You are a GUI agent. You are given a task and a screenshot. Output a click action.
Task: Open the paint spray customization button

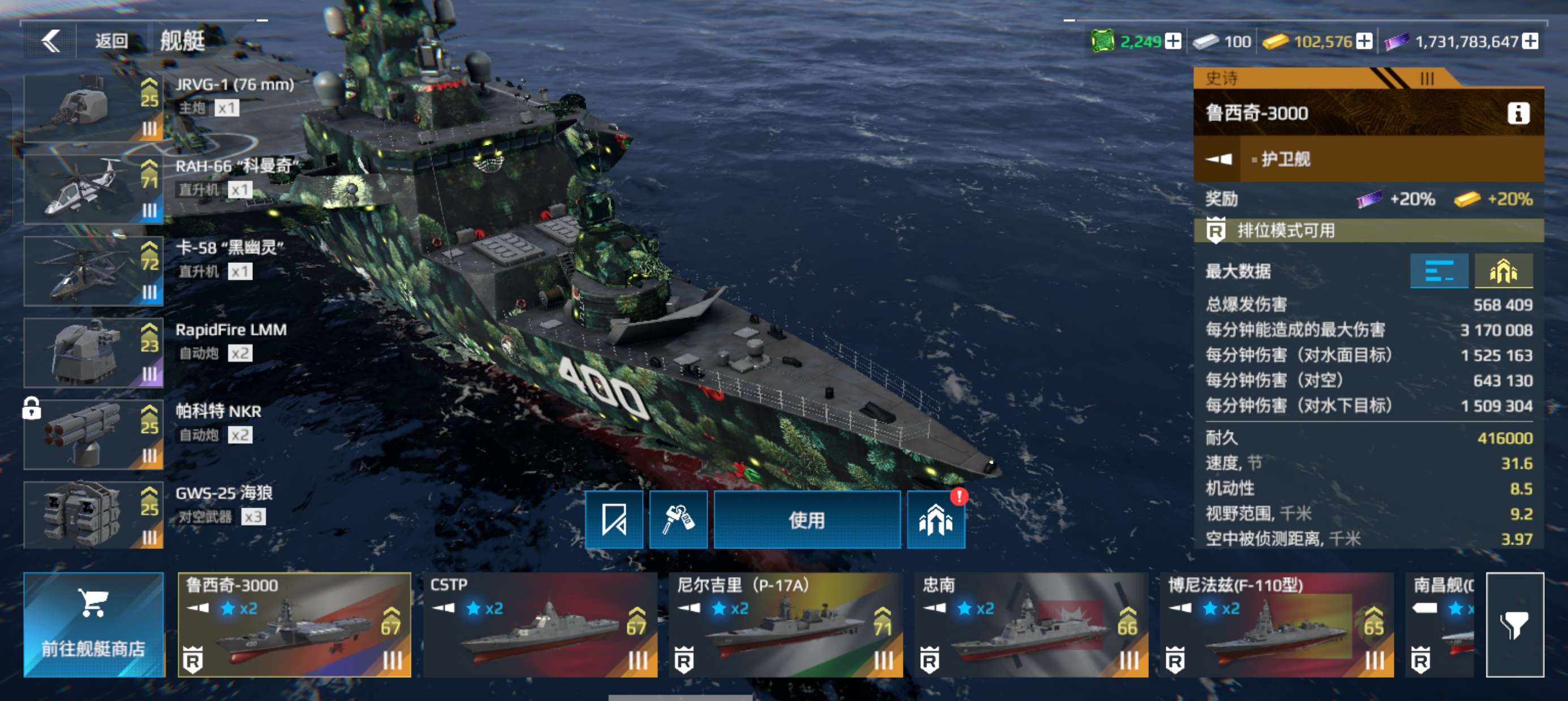(x=678, y=520)
